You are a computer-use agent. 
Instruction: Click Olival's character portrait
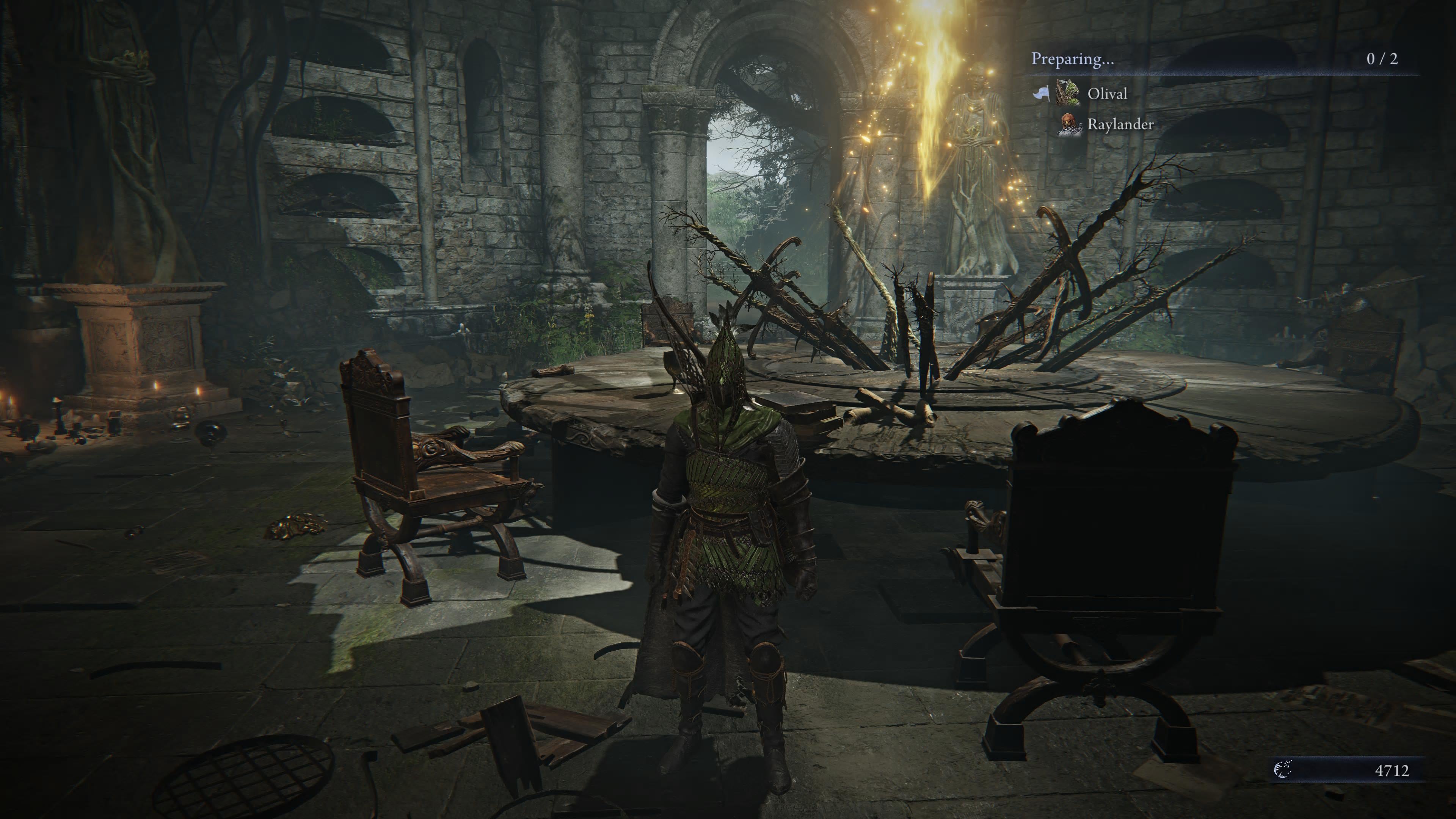pyautogui.click(x=1068, y=92)
